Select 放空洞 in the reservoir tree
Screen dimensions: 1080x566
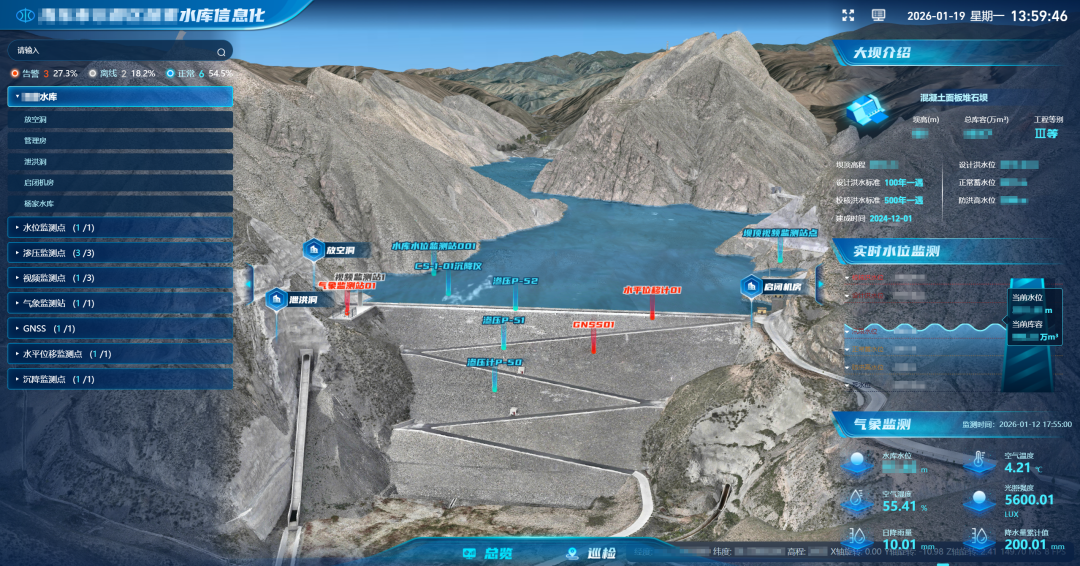point(35,119)
